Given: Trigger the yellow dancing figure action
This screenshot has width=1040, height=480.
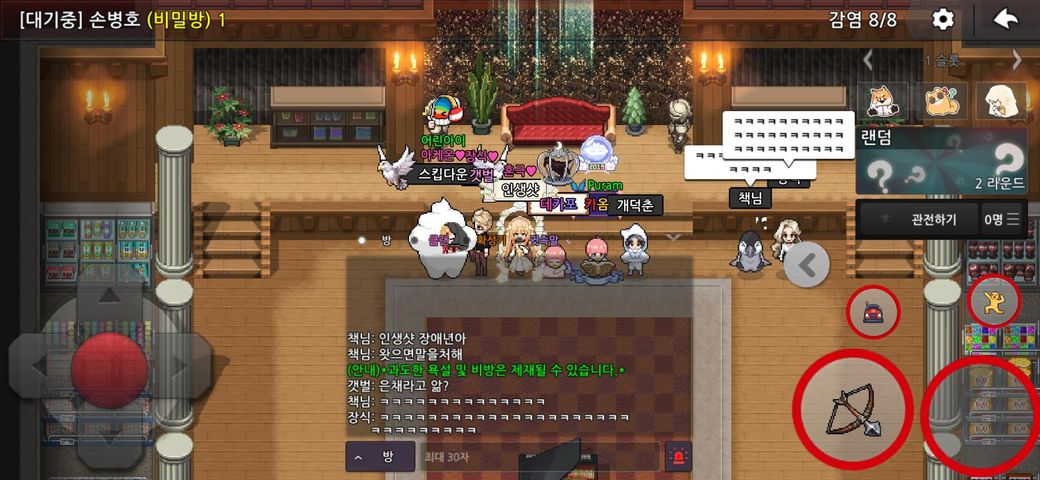Looking at the screenshot, I should click(994, 301).
